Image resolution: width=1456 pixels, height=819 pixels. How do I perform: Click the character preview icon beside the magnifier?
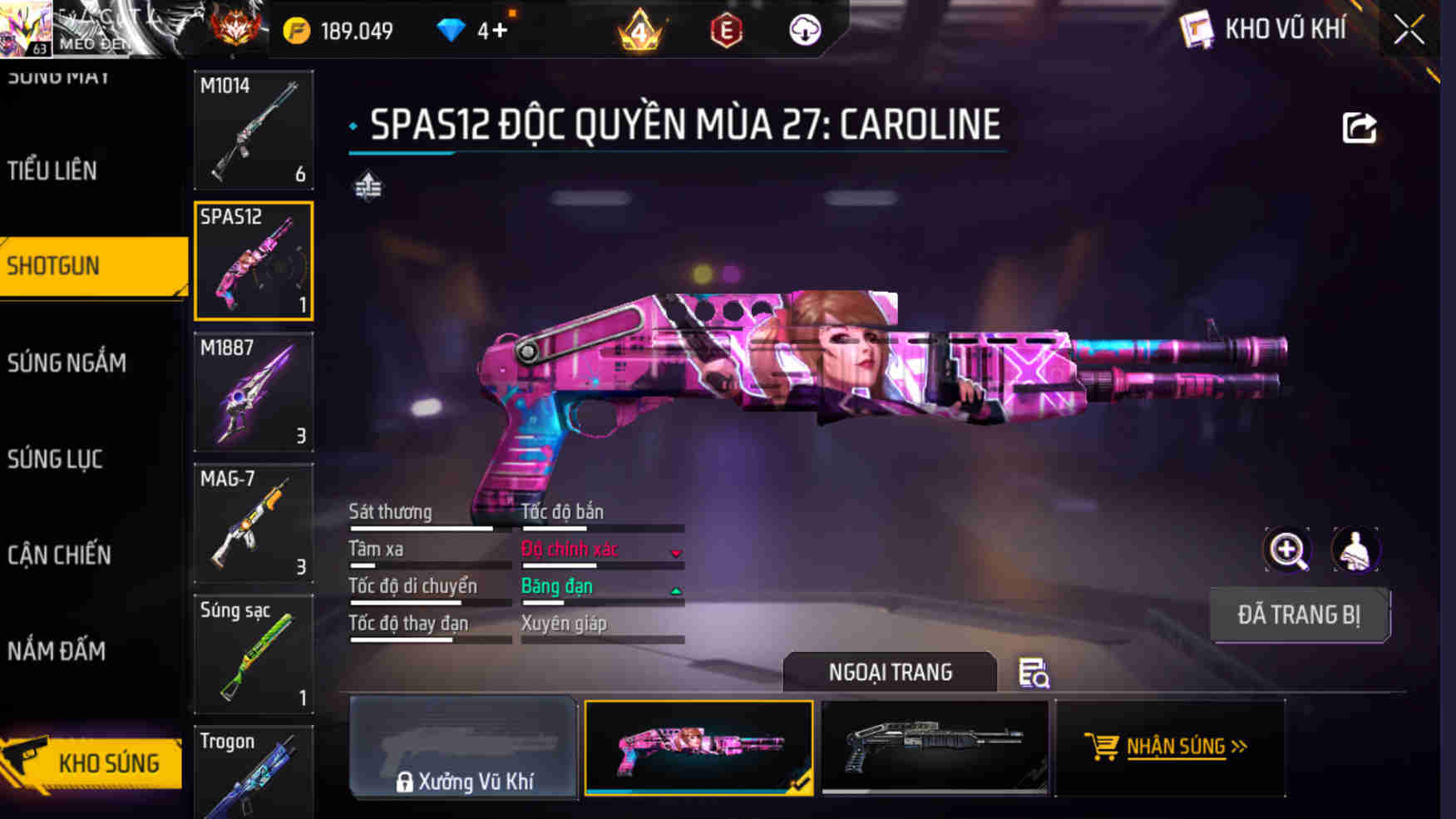click(1357, 550)
